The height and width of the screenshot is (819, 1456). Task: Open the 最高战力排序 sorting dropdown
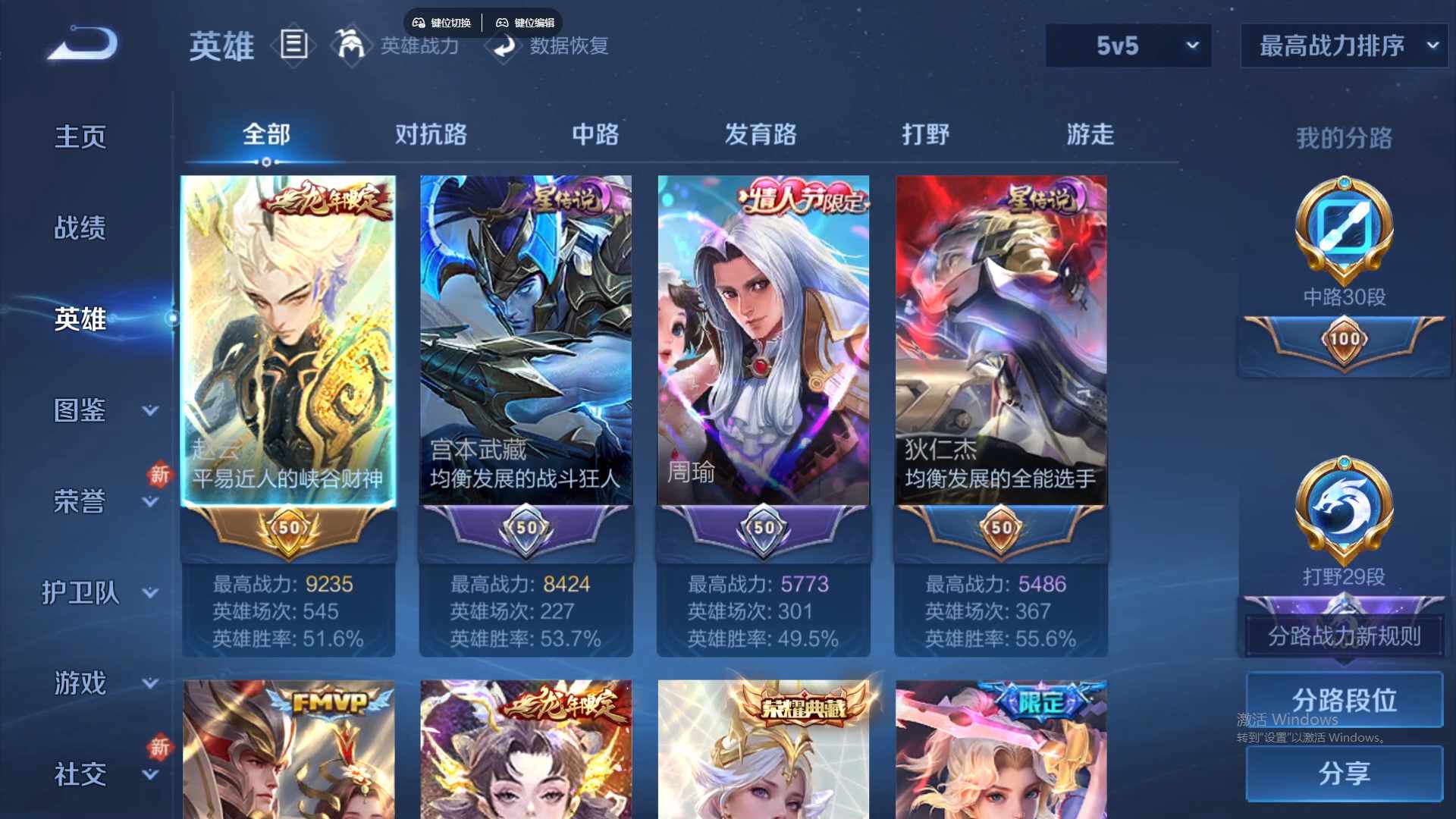pyautogui.click(x=1342, y=45)
